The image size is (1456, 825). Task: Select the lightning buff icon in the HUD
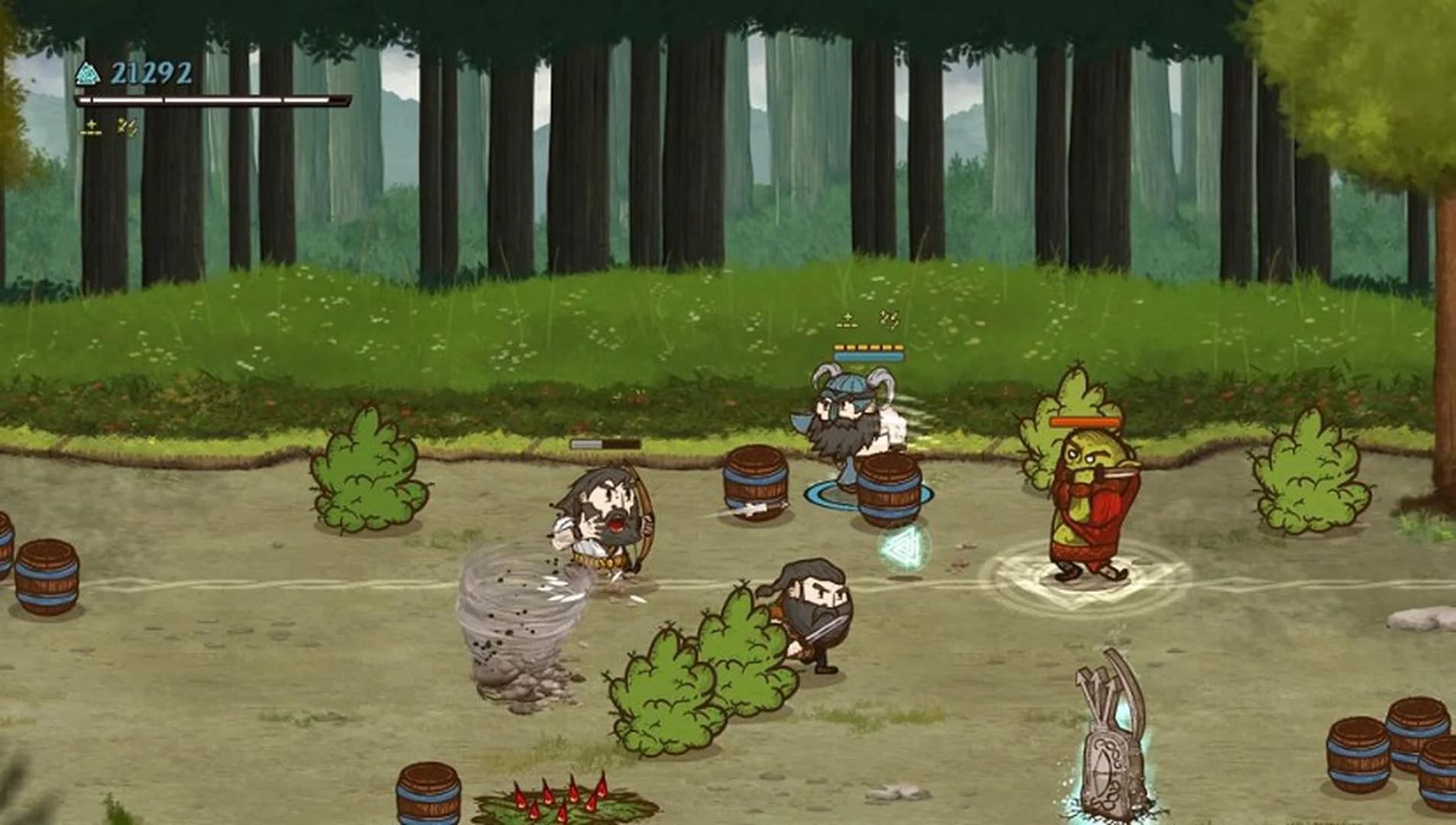(124, 125)
